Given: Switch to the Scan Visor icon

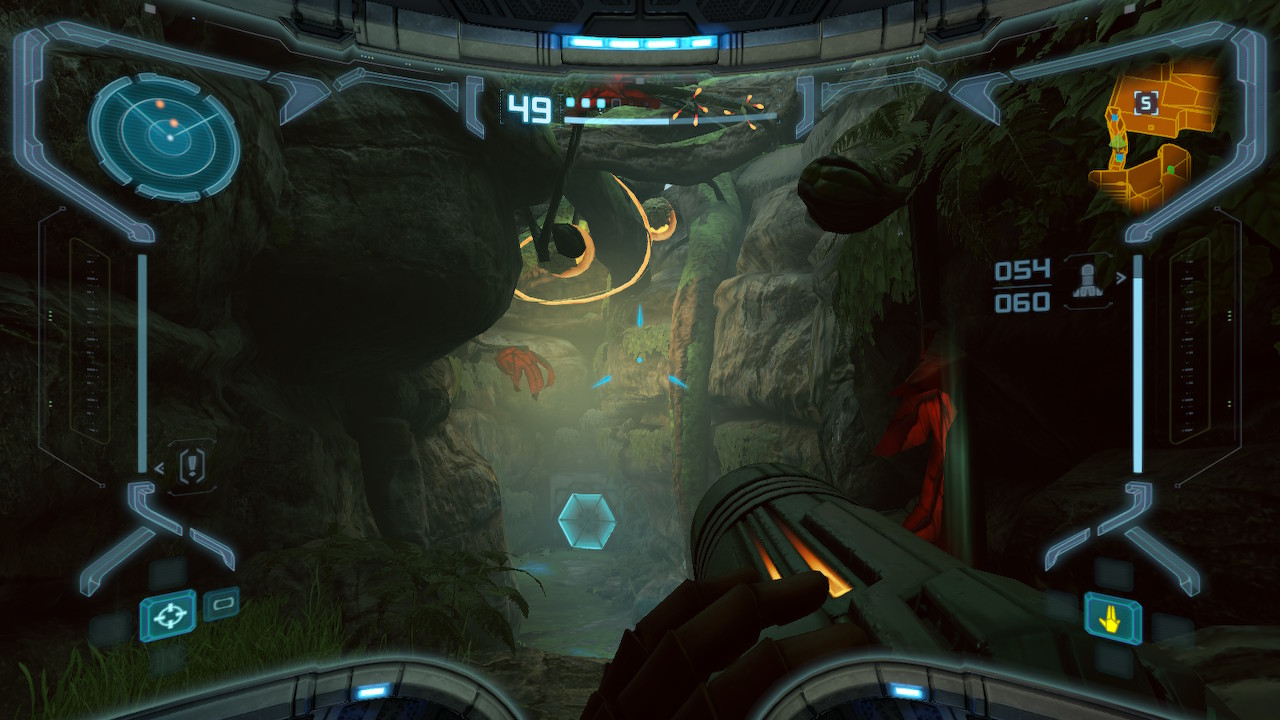Looking at the screenshot, I should [221, 604].
